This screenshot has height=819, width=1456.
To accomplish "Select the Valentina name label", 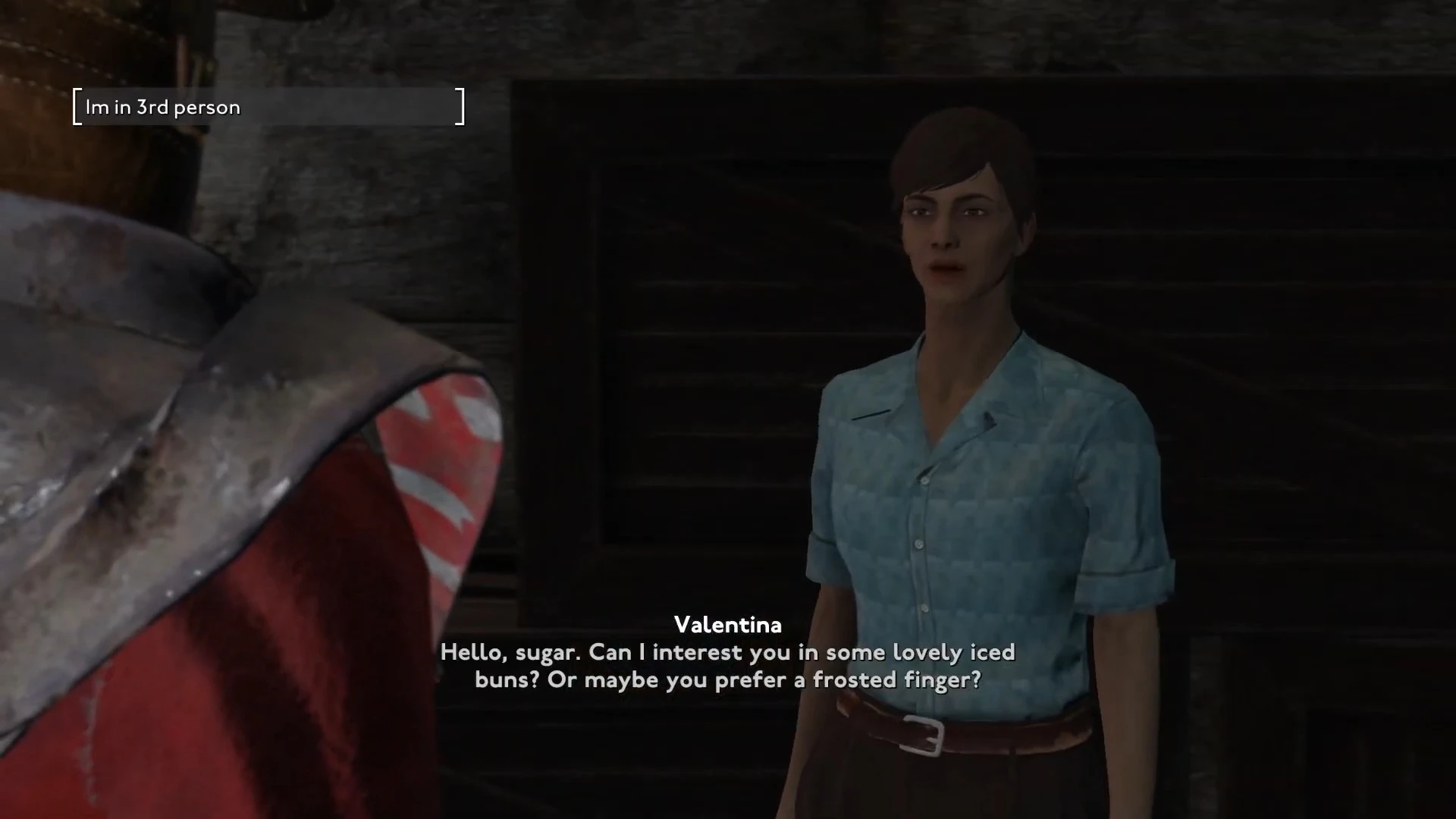I will pos(726,625).
